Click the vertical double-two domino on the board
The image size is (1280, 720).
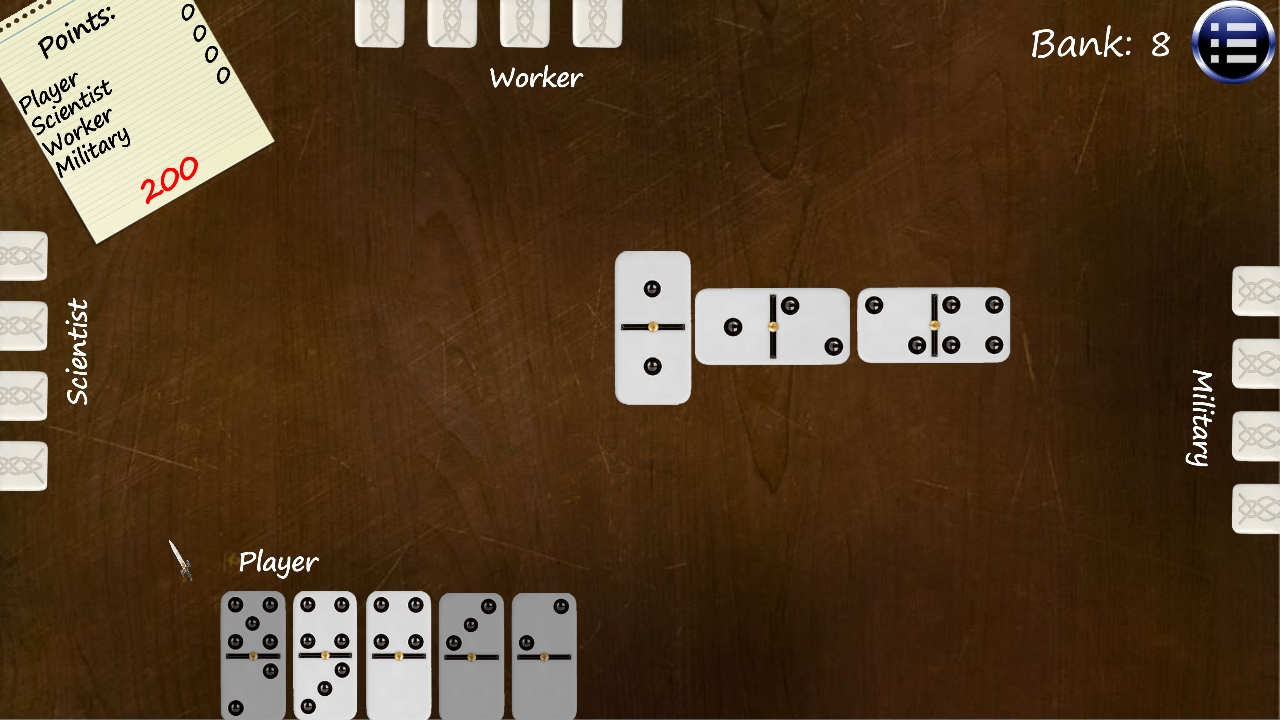[652, 327]
